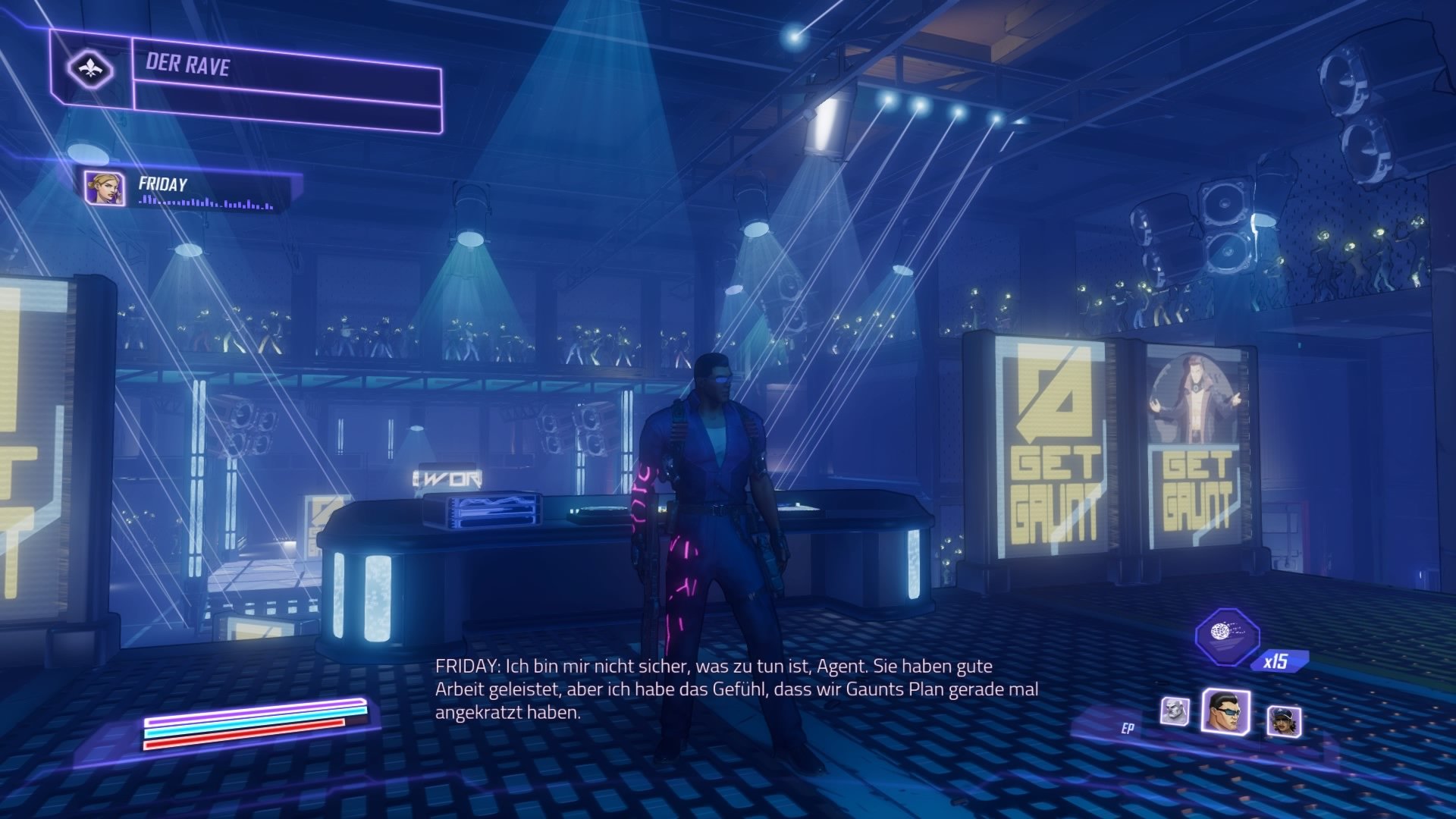
Task: Toggle Friday's voice transmission waveform
Action: [x=203, y=202]
